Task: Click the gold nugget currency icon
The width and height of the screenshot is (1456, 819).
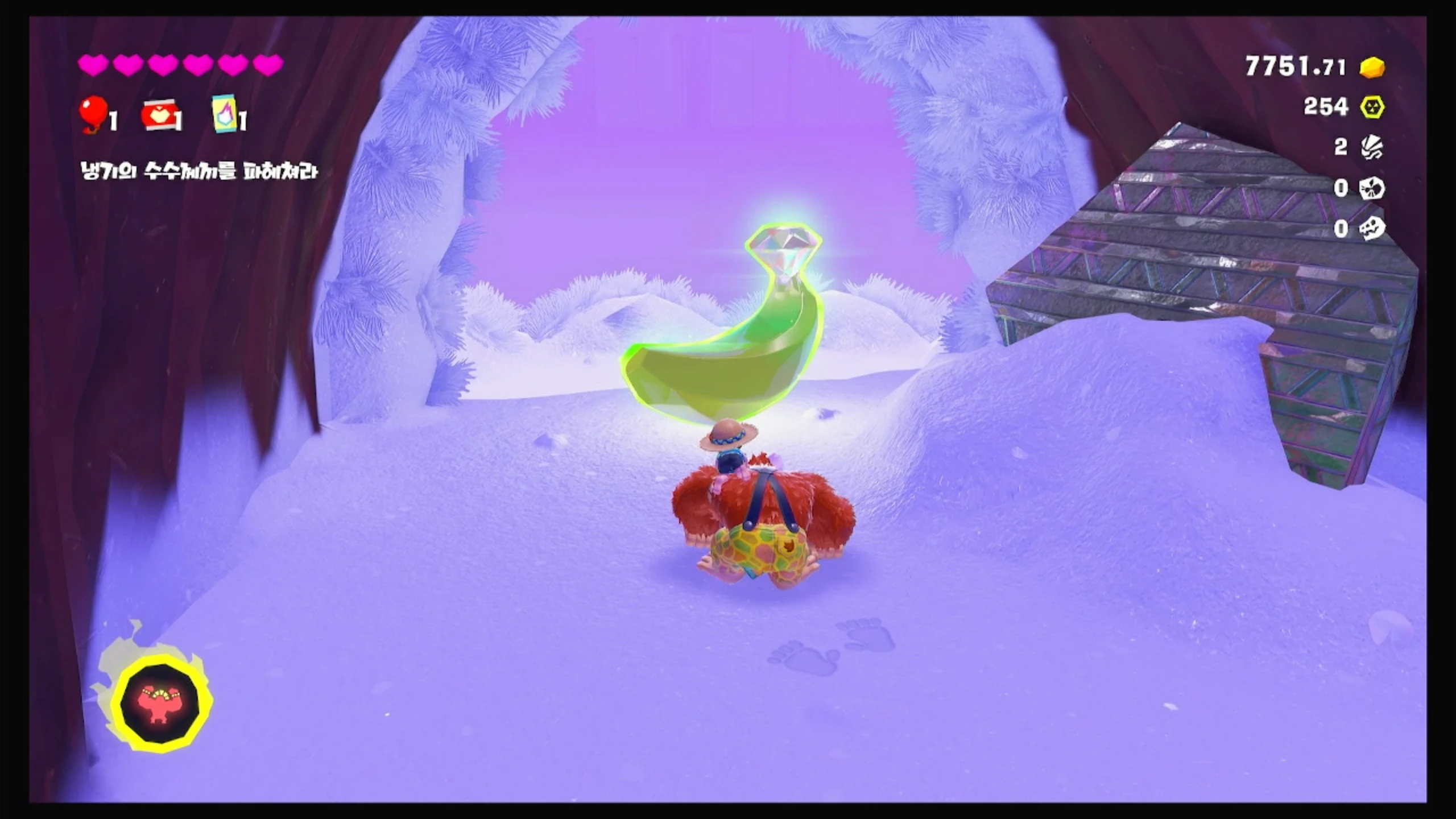Action: pos(1372,68)
